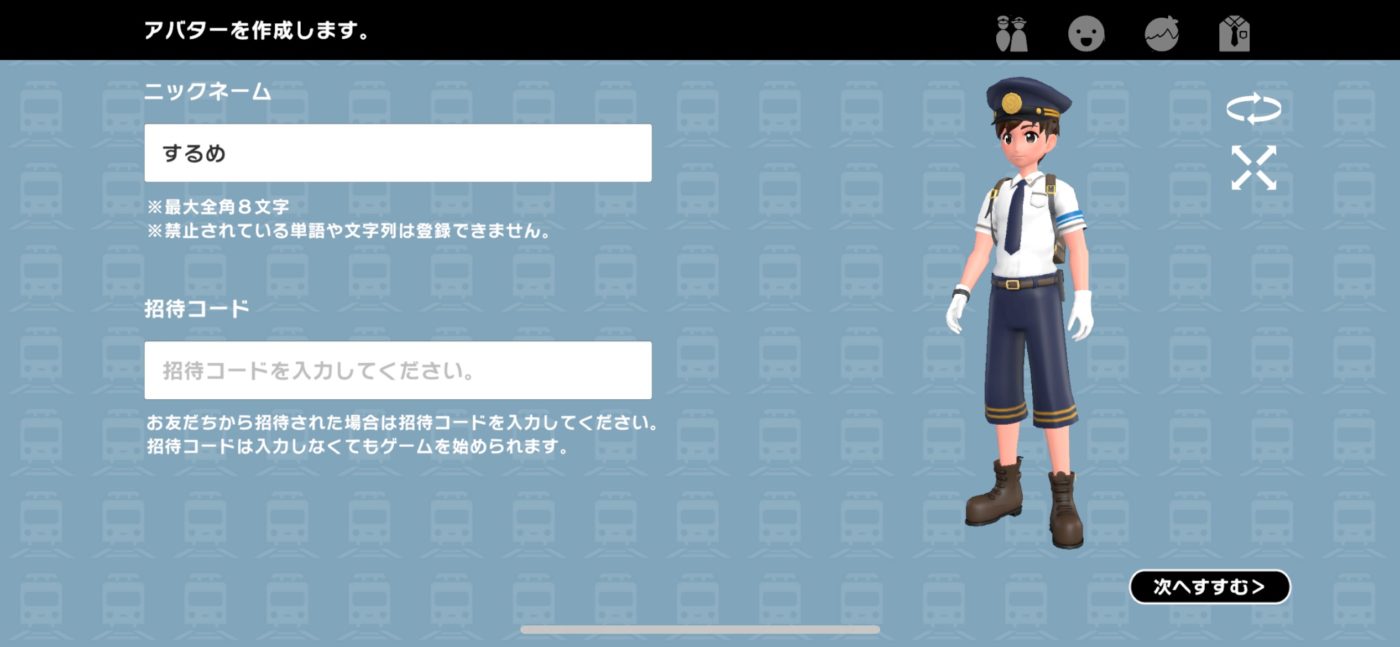Expand avatar view with the four-arrow icon
1400x647 pixels.
[x=1254, y=168]
